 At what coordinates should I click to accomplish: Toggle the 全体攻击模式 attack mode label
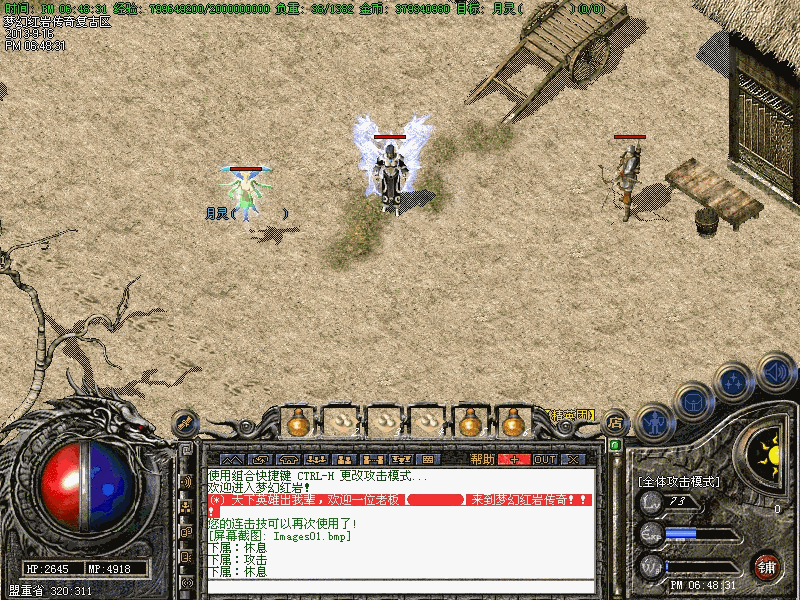point(678,481)
